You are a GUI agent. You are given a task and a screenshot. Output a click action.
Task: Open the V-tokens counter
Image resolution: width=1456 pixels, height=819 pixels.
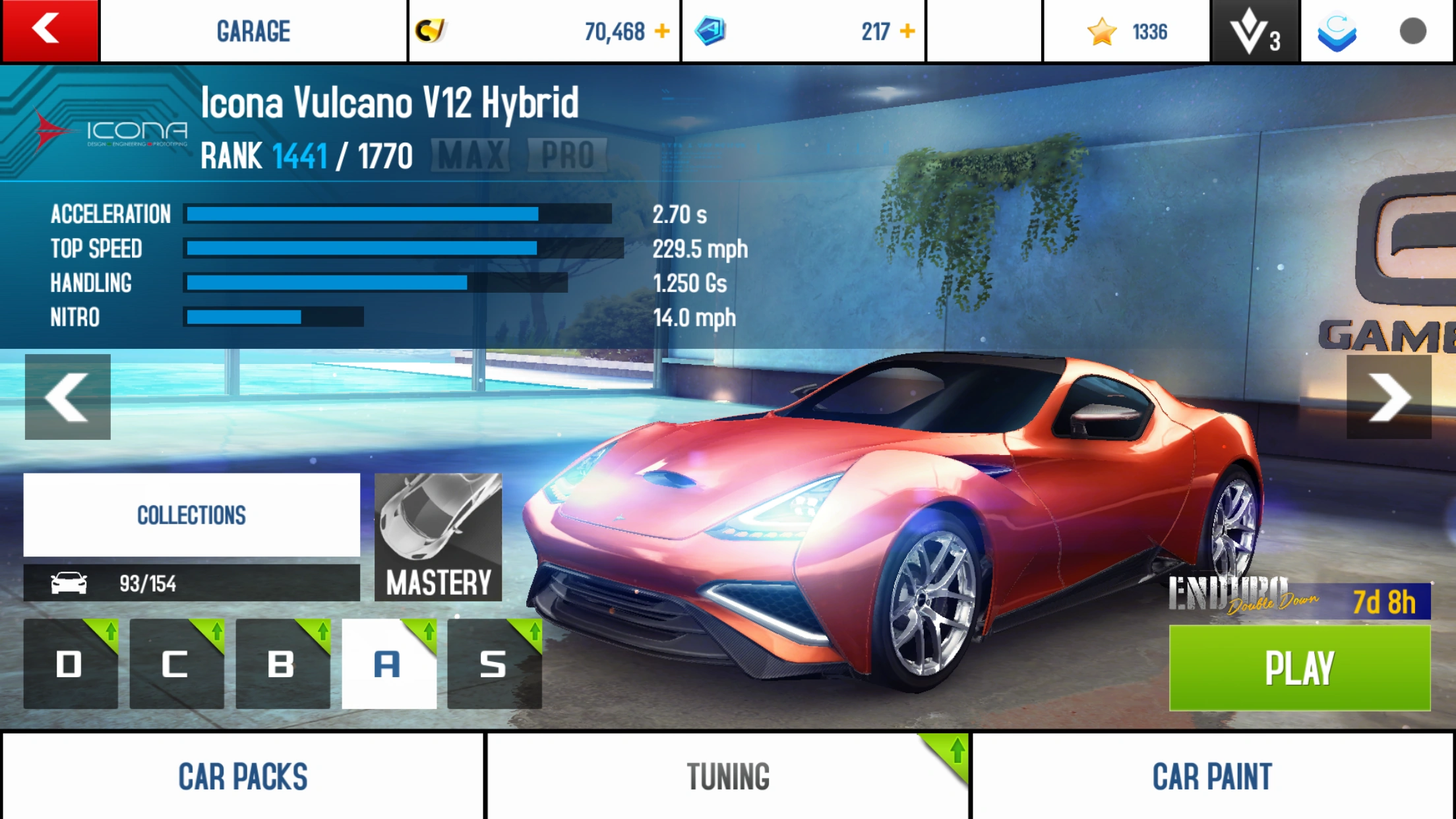coord(1254,30)
